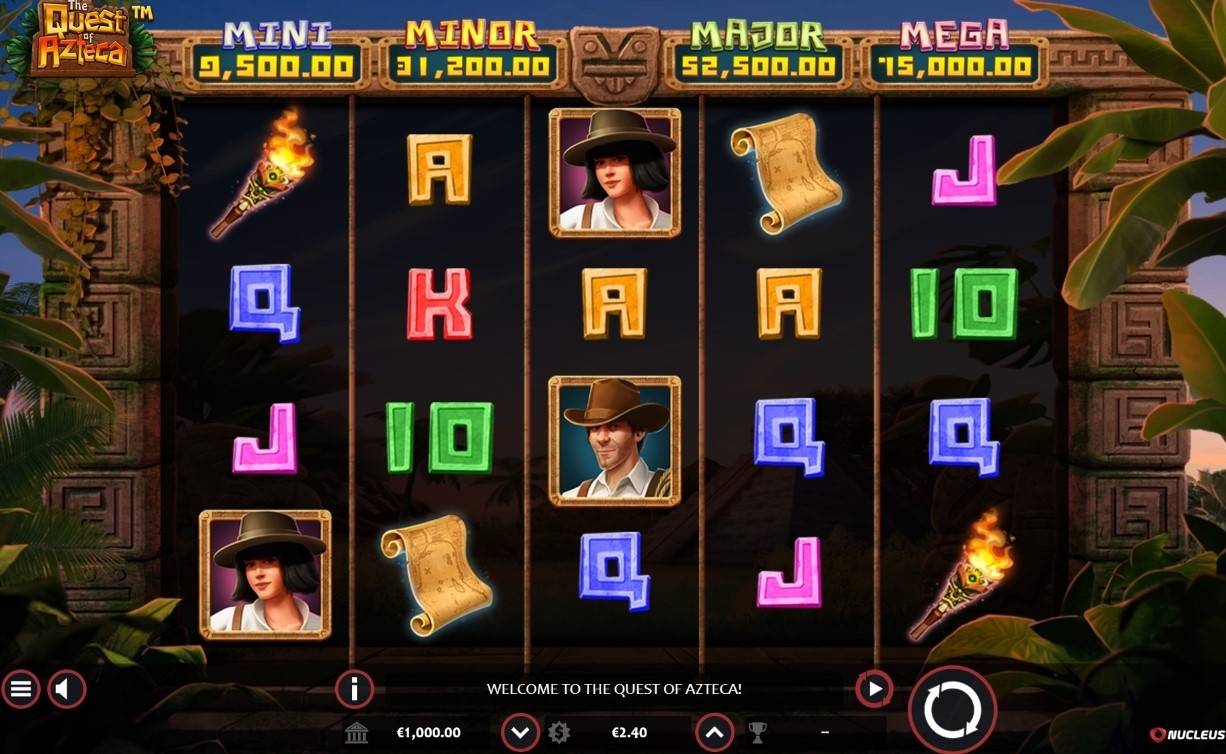Start autoplay with the small play button
Image resolution: width=1226 pixels, height=754 pixels.
pyautogui.click(x=874, y=689)
